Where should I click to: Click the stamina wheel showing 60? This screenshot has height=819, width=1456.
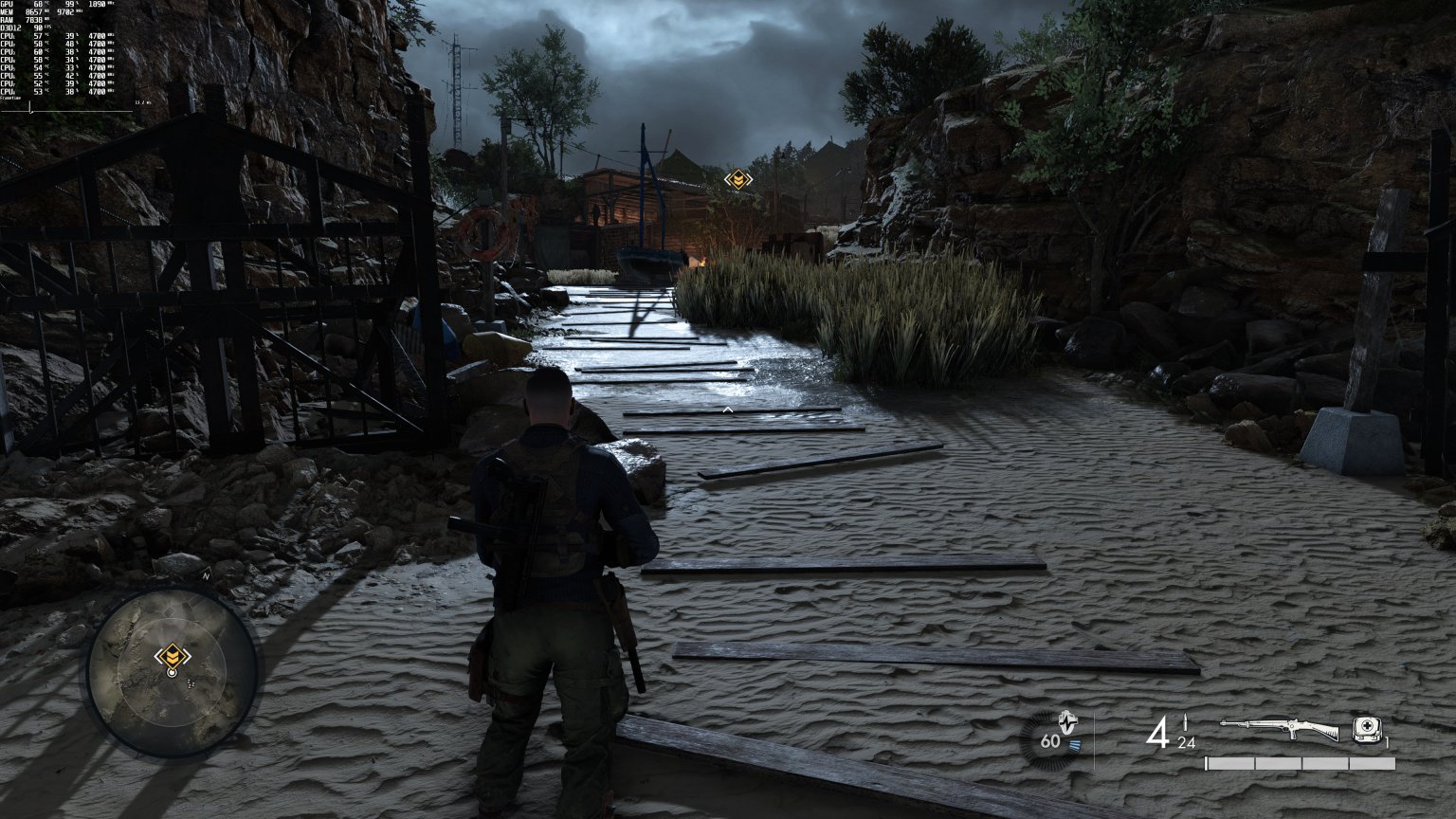click(1048, 741)
